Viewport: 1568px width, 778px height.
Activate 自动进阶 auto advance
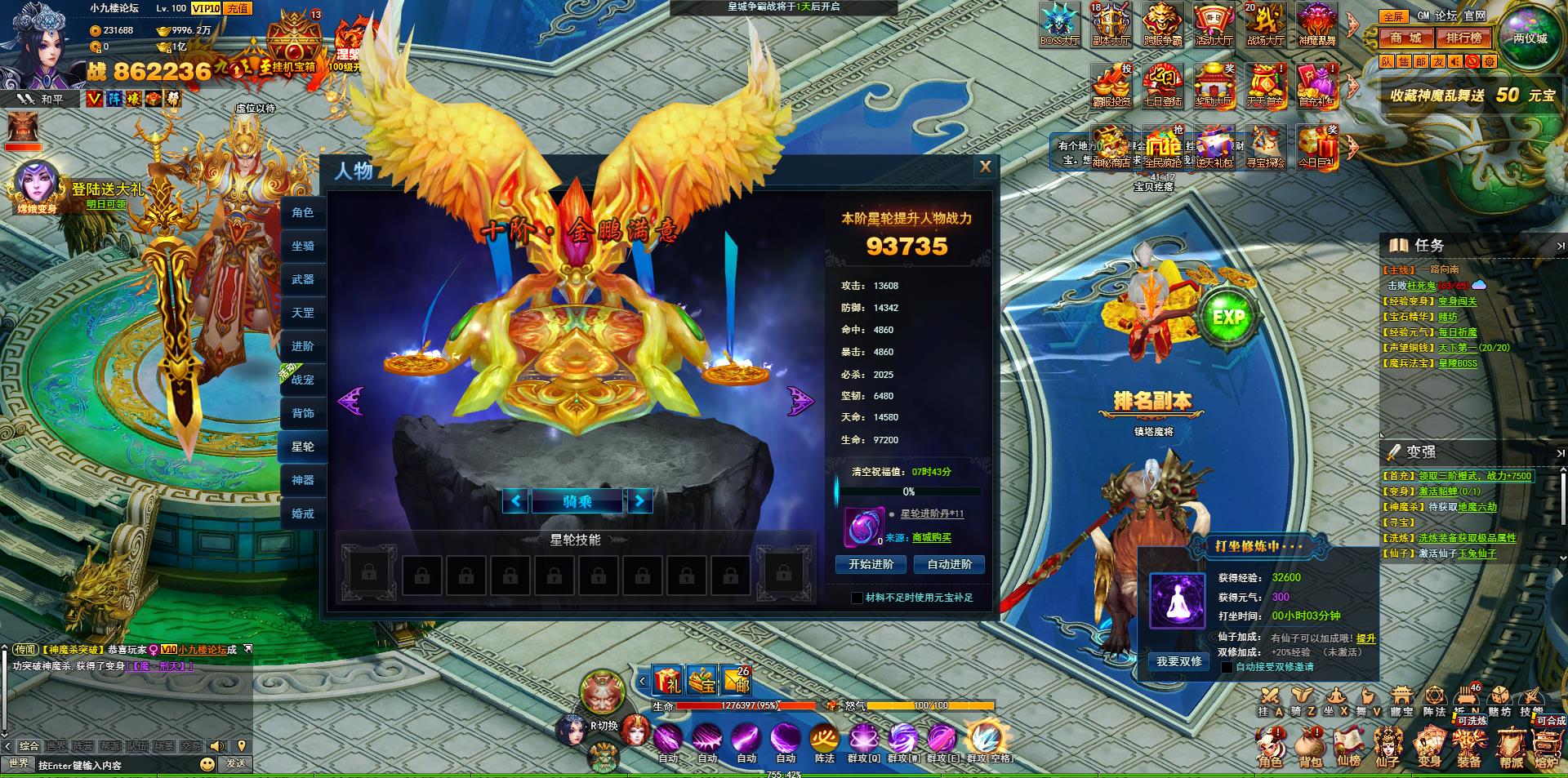tap(949, 564)
